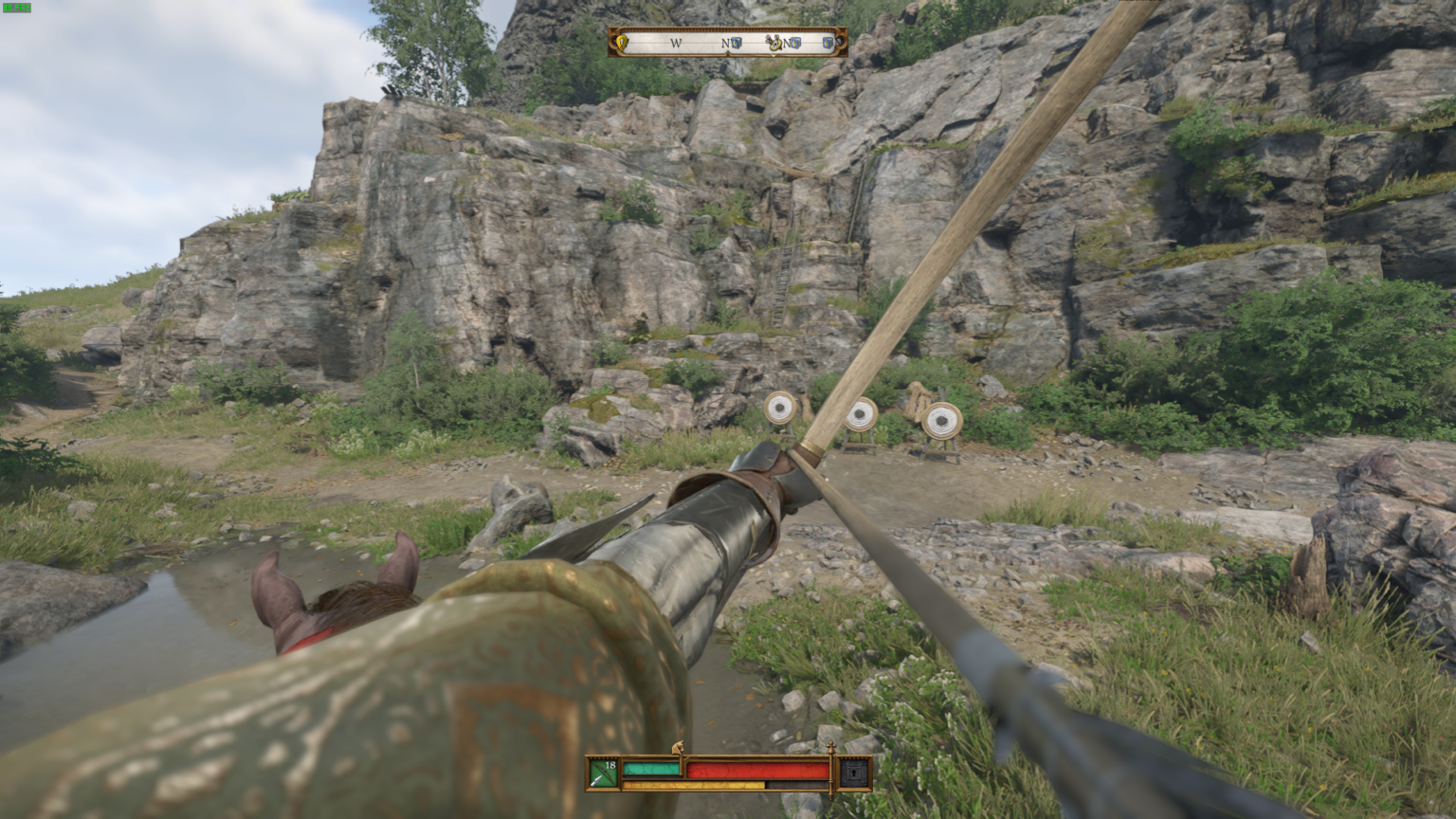Select the bow ammo icon showing 18 arrows
The height and width of the screenshot is (819, 1456).
tap(602, 772)
